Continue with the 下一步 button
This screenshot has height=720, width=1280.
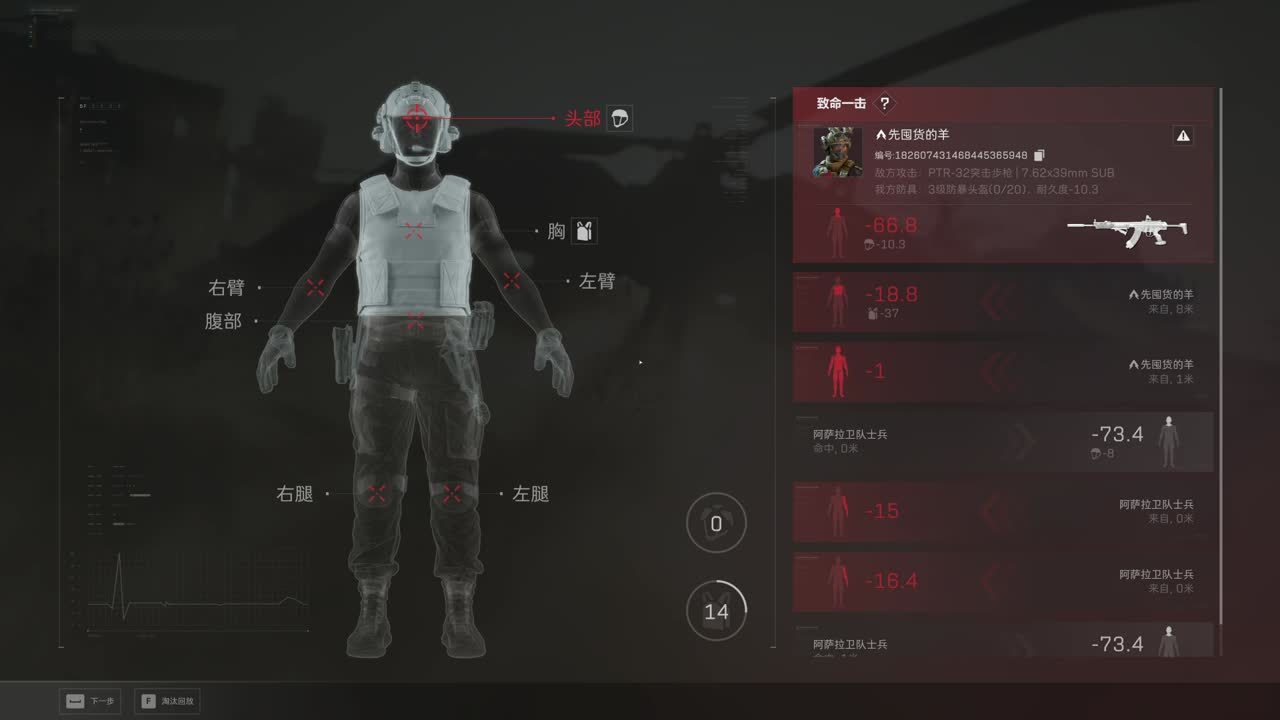point(91,701)
